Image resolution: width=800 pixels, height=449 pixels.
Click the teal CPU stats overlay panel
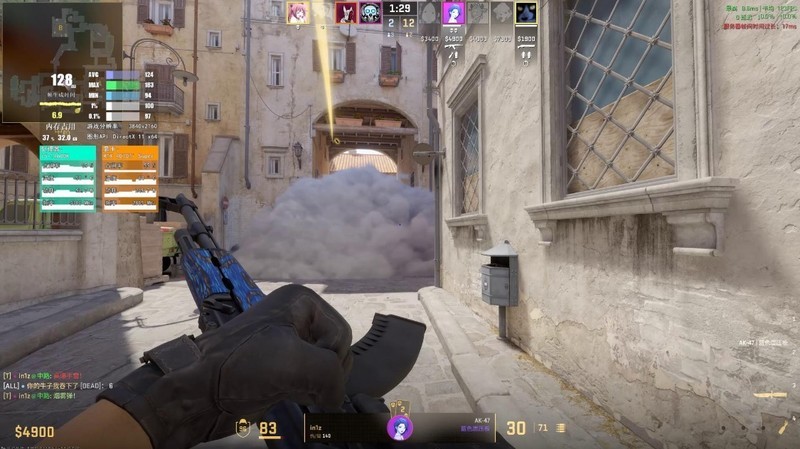point(68,178)
